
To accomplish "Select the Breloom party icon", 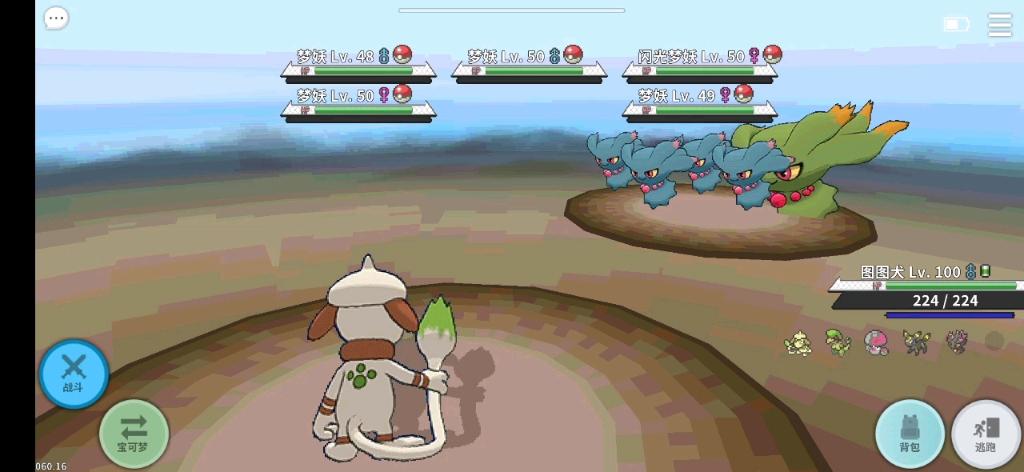I will coord(836,342).
